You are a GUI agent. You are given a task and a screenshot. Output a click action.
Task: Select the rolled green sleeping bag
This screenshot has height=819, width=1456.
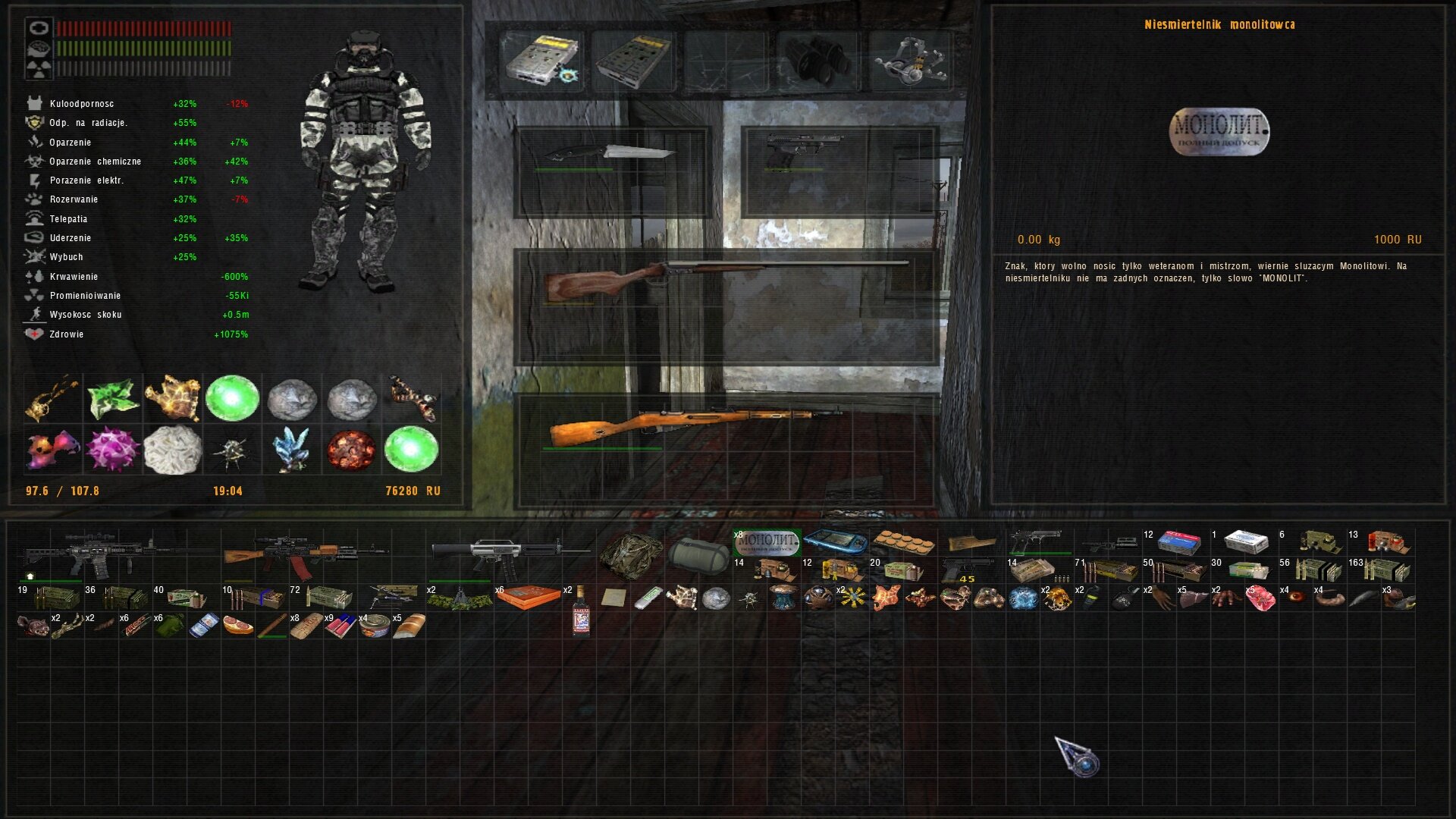coord(698,554)
